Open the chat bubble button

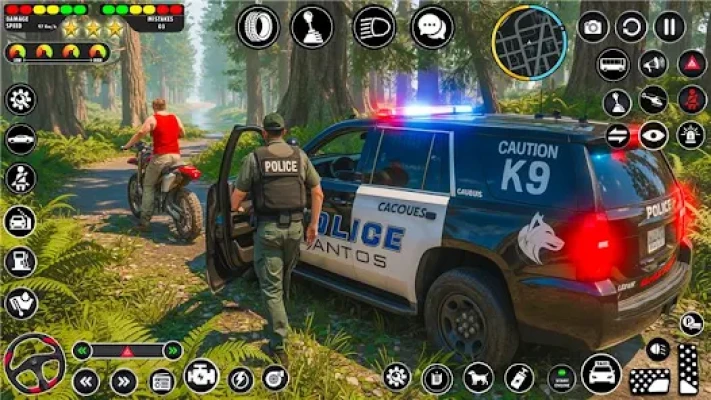(432, 27)
